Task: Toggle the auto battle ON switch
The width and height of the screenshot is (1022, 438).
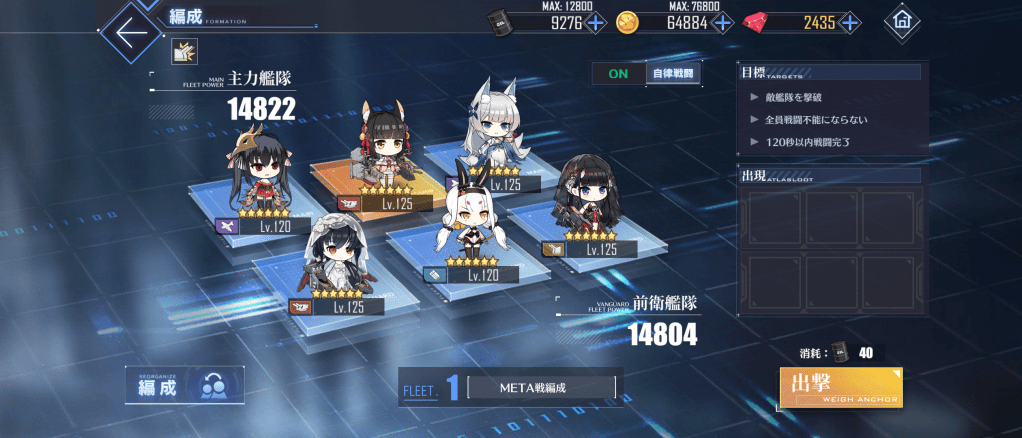Action: pyautogui.click(x=618, y=73)
